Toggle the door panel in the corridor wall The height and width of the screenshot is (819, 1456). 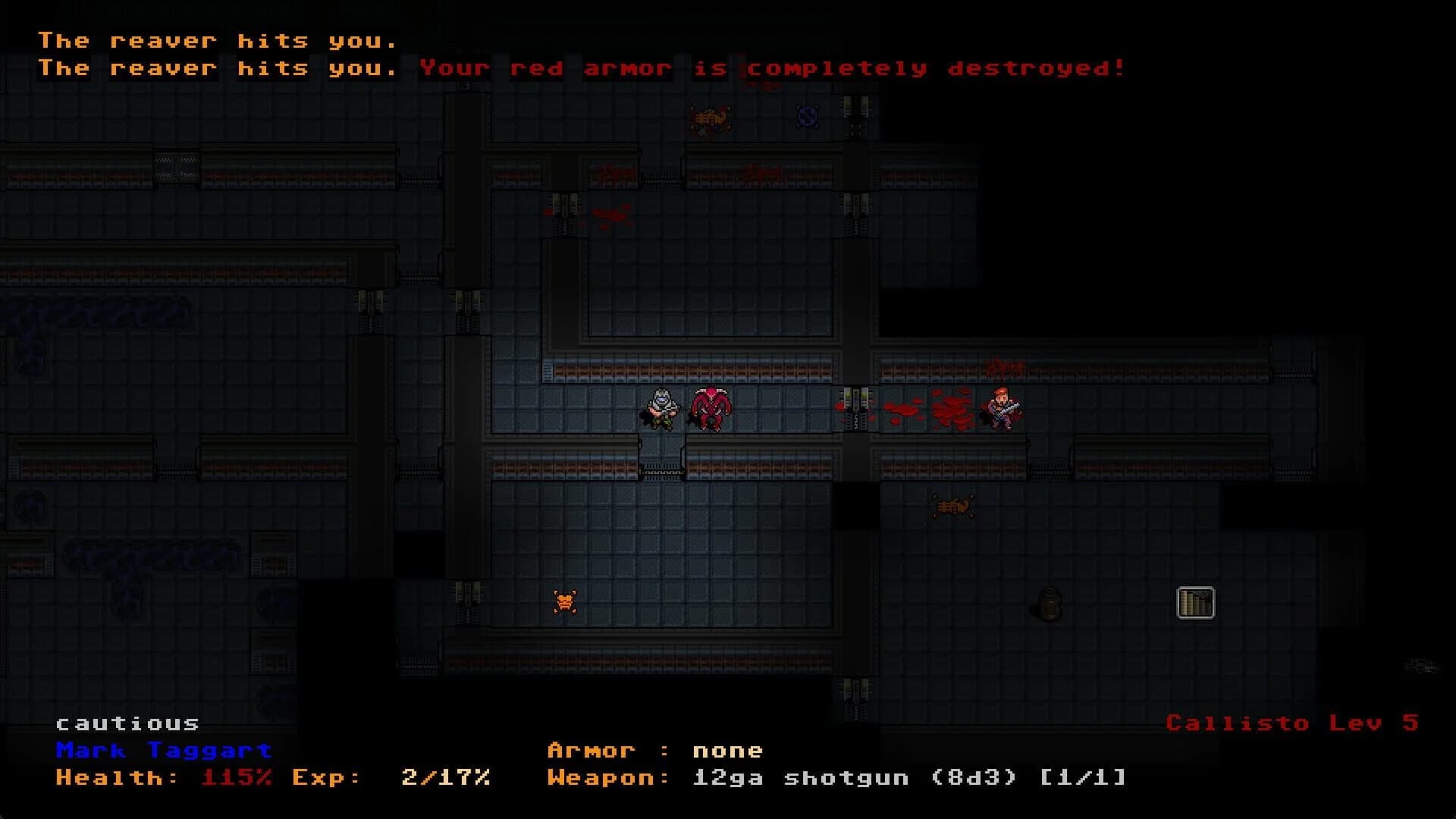(x=857, y=408)
